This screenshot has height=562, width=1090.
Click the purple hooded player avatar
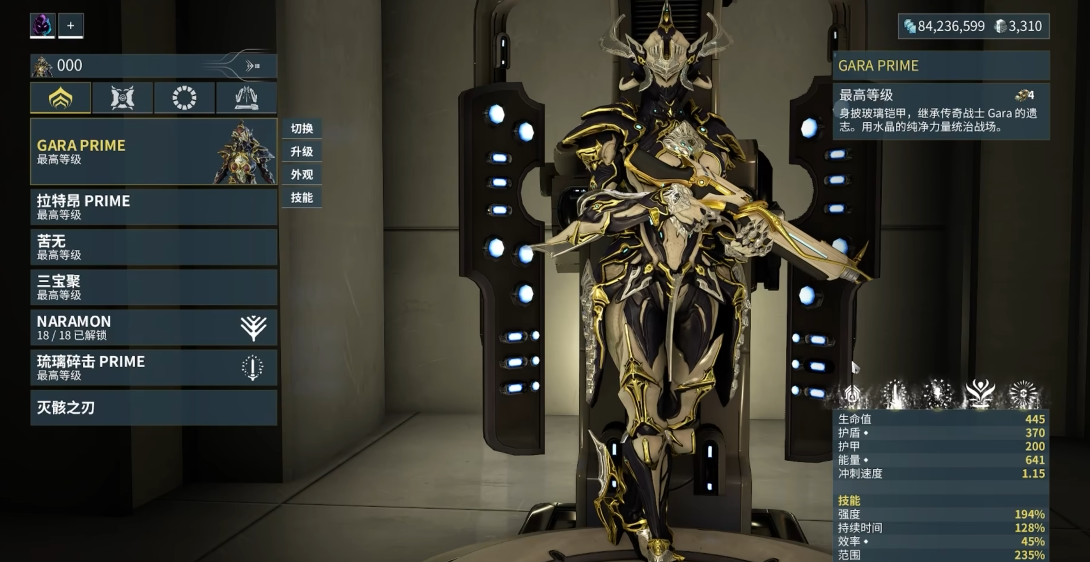tap(42, 25)
